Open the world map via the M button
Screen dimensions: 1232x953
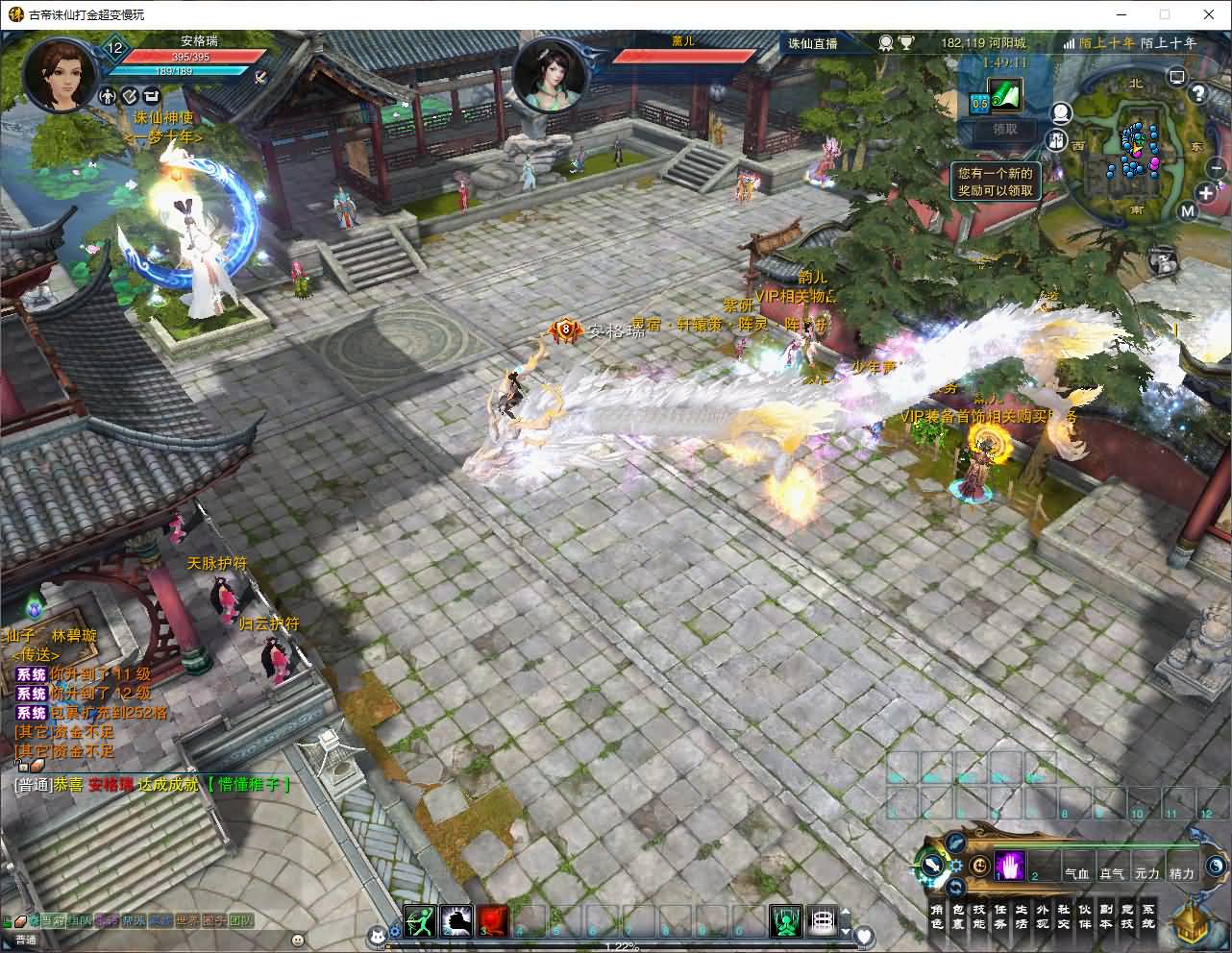1188,211
